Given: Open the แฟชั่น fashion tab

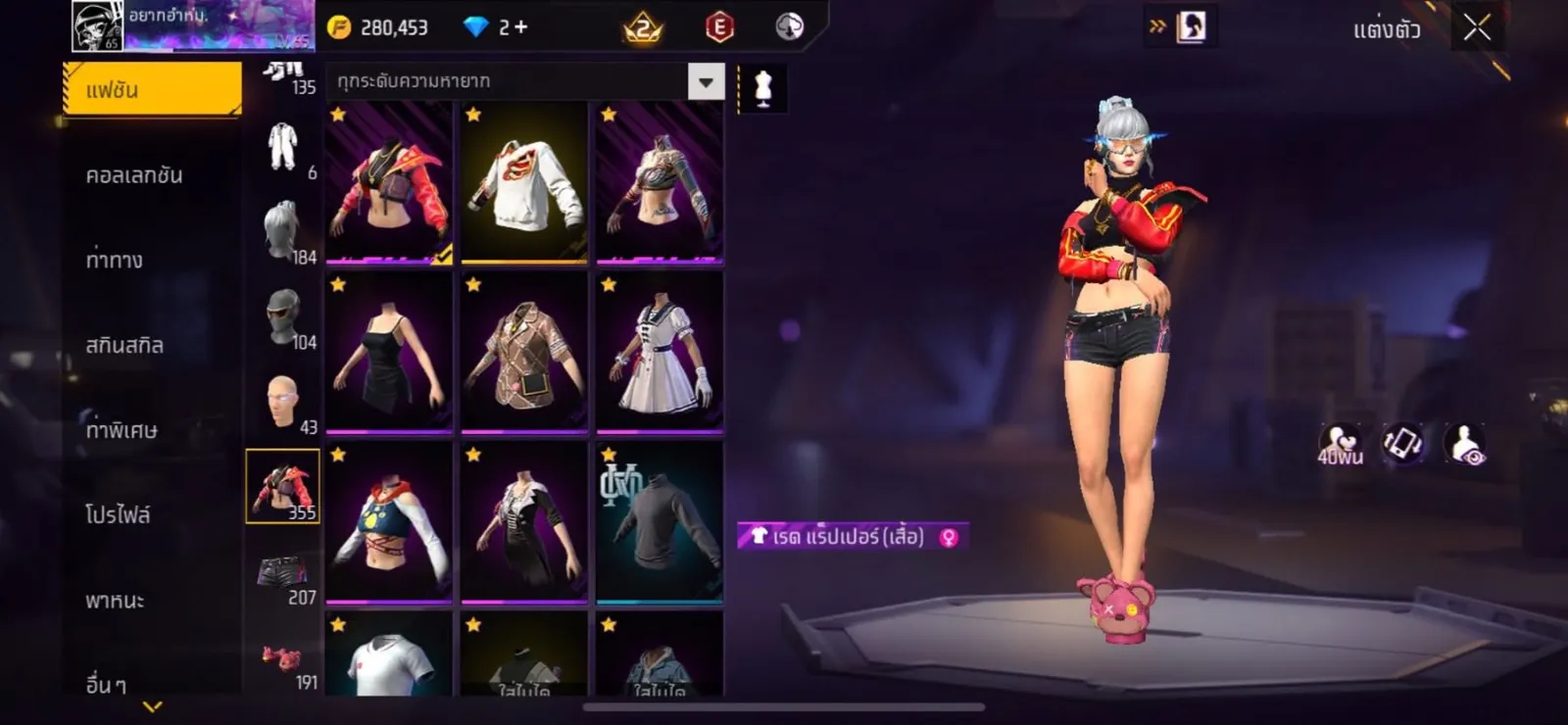Looking at the screenshot, I should click(152, 90).
